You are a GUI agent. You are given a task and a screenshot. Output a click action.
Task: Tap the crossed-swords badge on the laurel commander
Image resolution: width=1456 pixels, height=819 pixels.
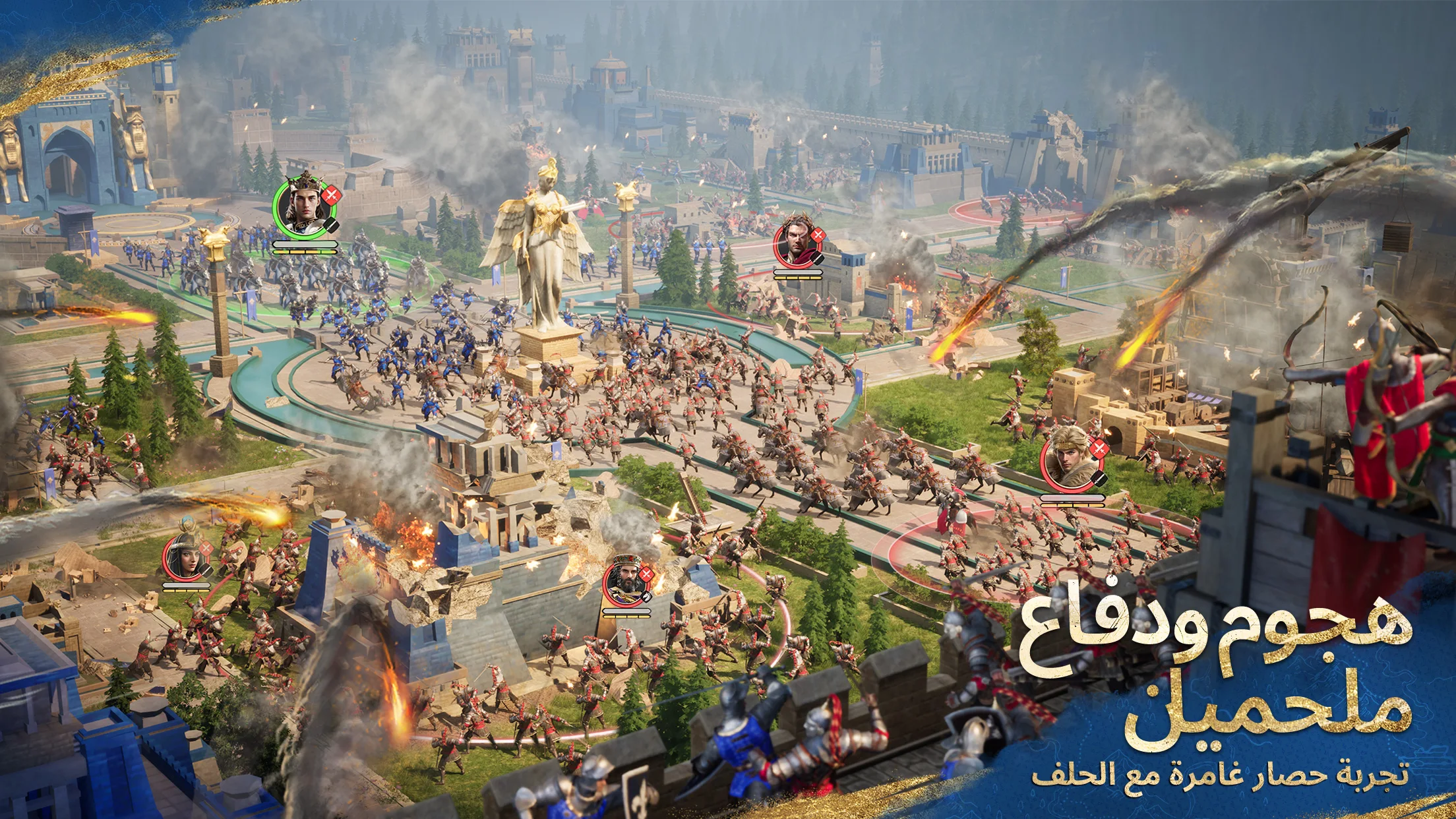pos(818,235)
